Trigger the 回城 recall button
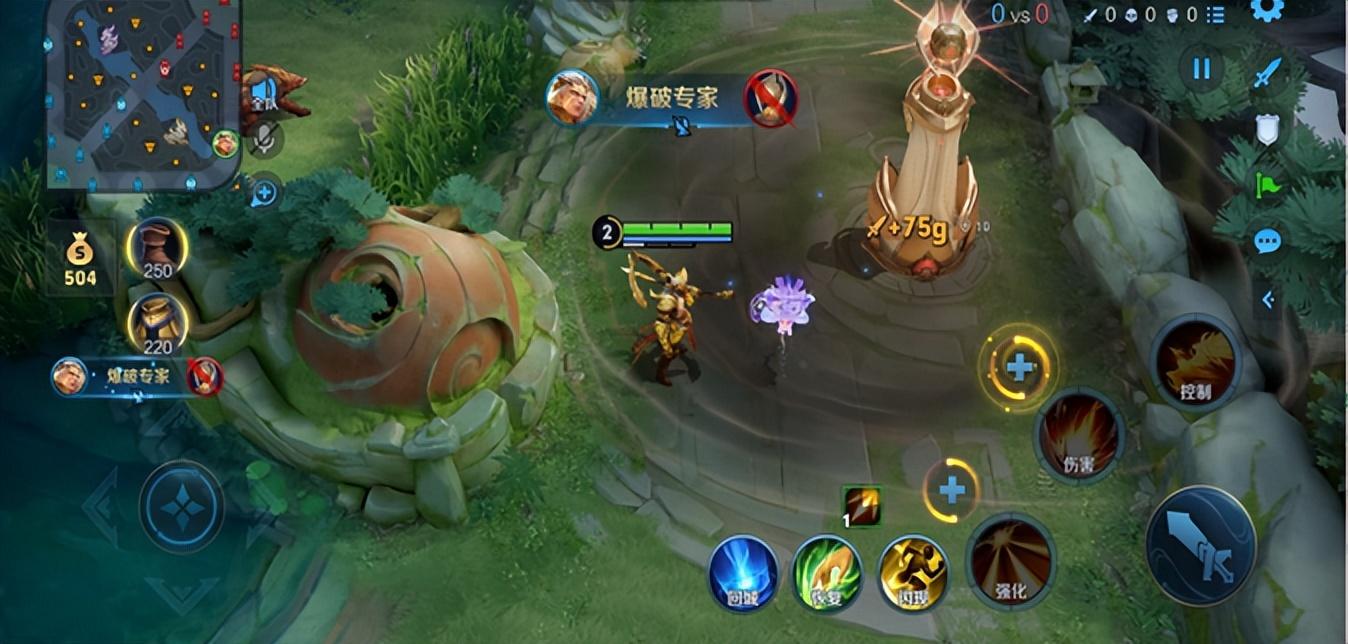Image resolution: width=1348 pixels, height=644 pixels. pyautogui.click(x=743, y=573)
